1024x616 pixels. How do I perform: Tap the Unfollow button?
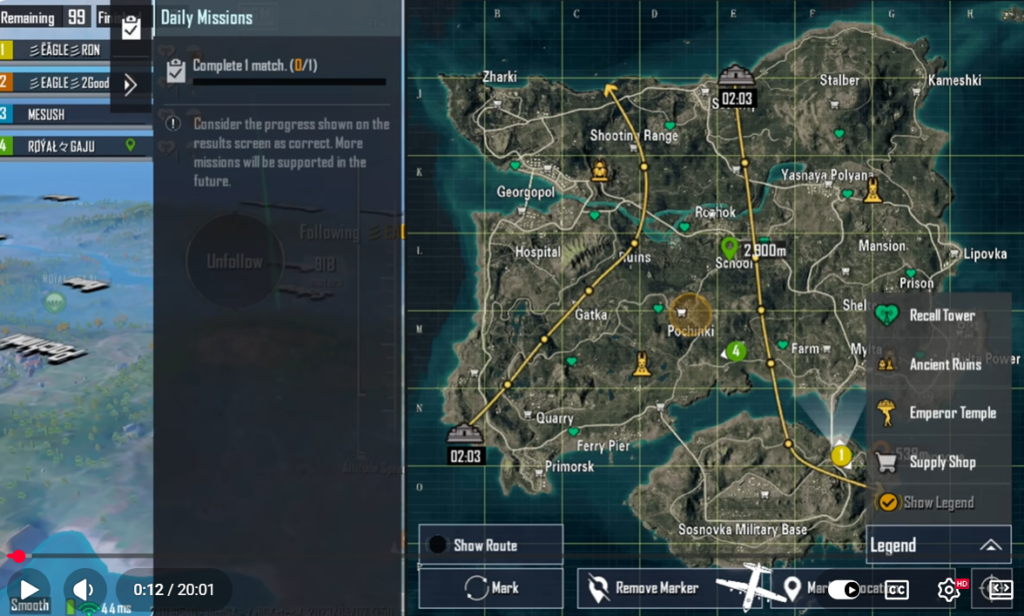coord(234,262)
